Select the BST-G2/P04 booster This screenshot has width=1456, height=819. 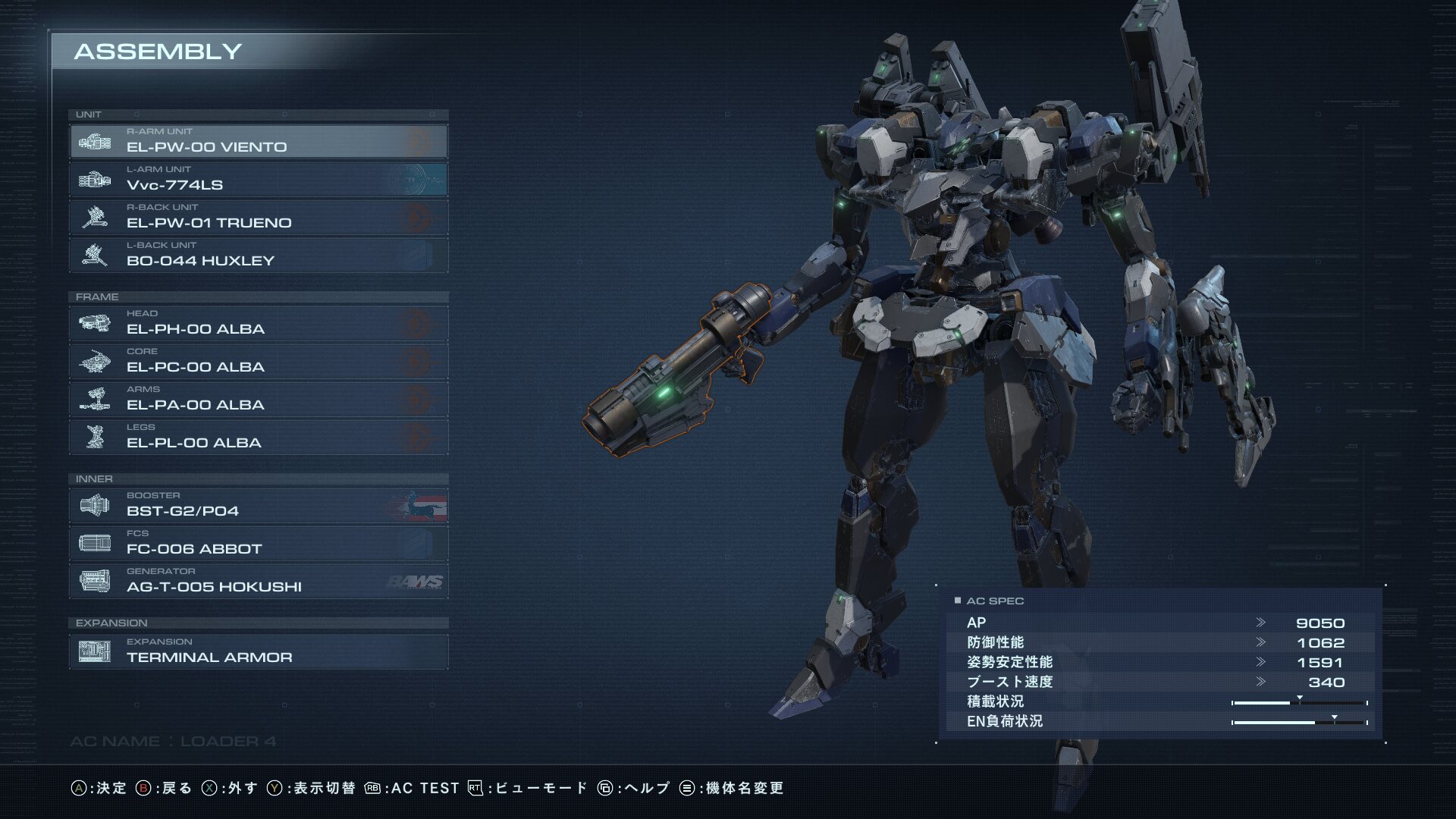coord(259,505)
